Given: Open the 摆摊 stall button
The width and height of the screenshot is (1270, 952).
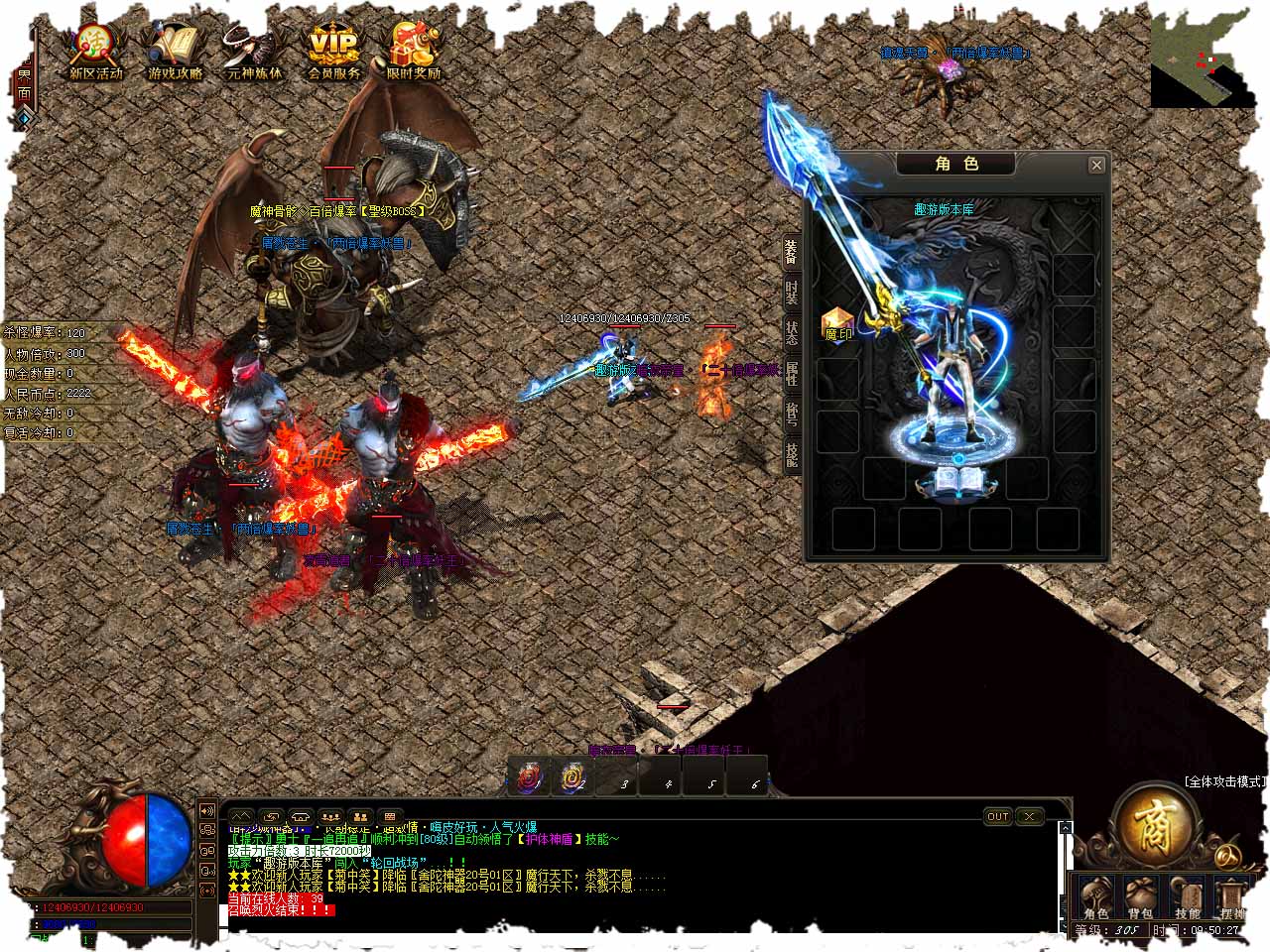Looking at the screenshot, I should (1232, 898).
